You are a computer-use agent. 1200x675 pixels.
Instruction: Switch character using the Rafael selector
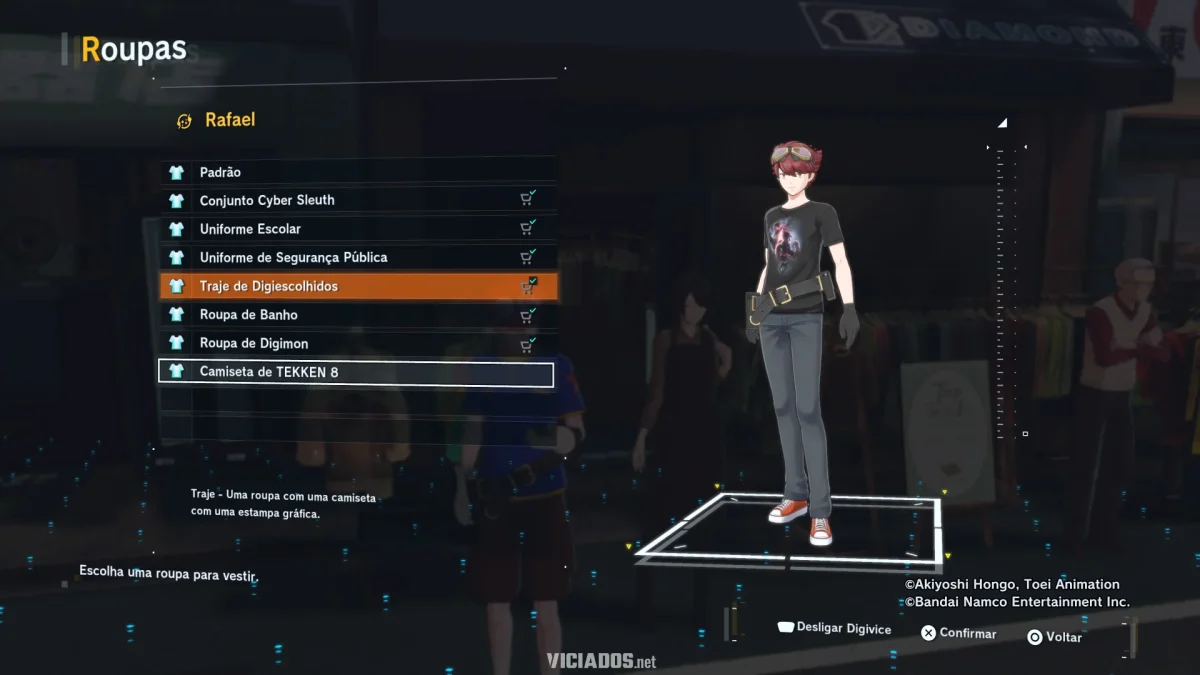click(216, 120)
